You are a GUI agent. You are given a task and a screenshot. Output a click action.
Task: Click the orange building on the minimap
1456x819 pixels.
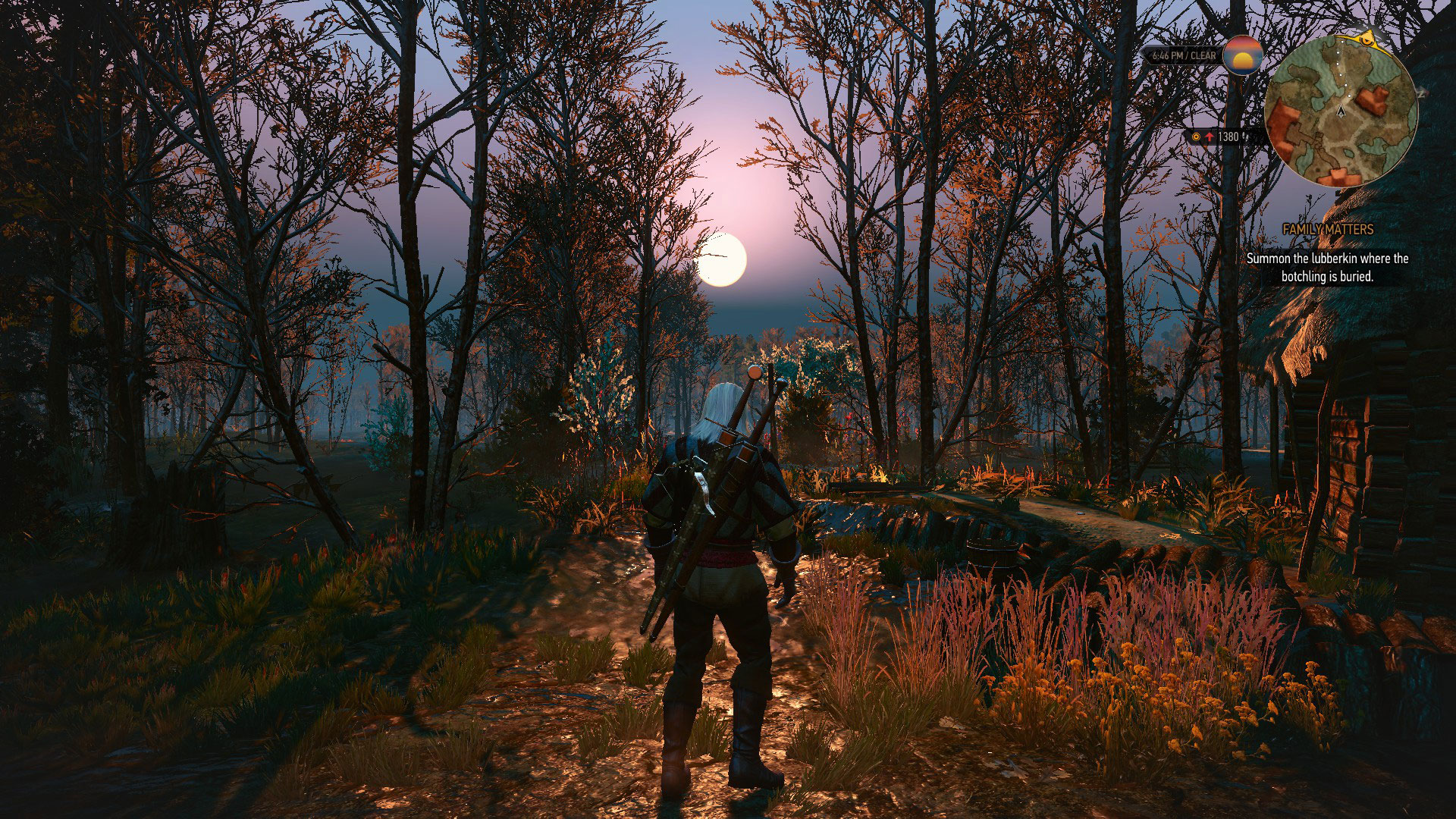tap(1371, 99)
